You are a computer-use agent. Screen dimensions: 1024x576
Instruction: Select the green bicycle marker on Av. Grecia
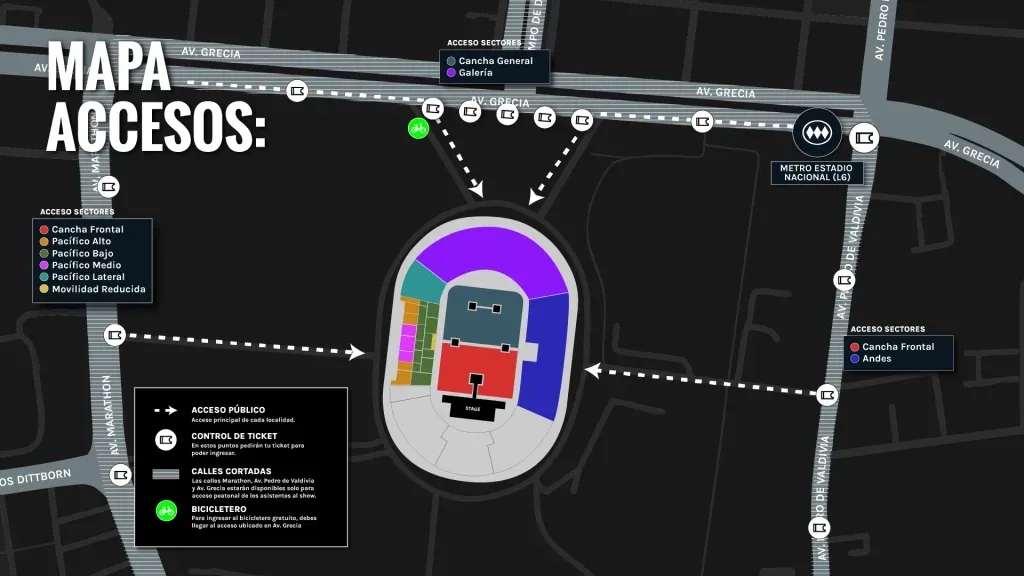pos(418,127)
